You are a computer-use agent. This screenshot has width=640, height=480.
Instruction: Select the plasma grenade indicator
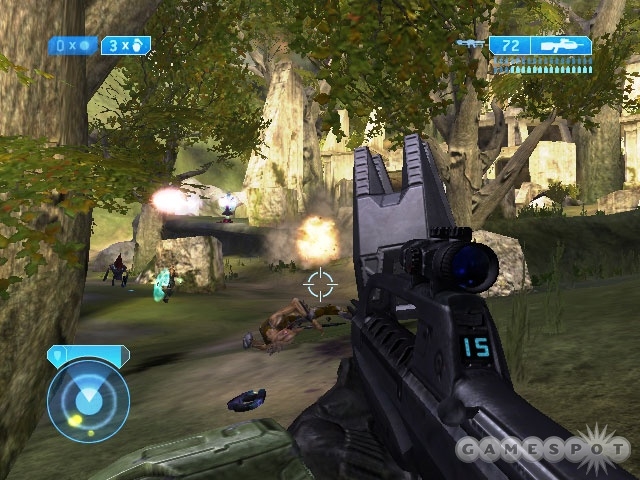click(73, 45)
